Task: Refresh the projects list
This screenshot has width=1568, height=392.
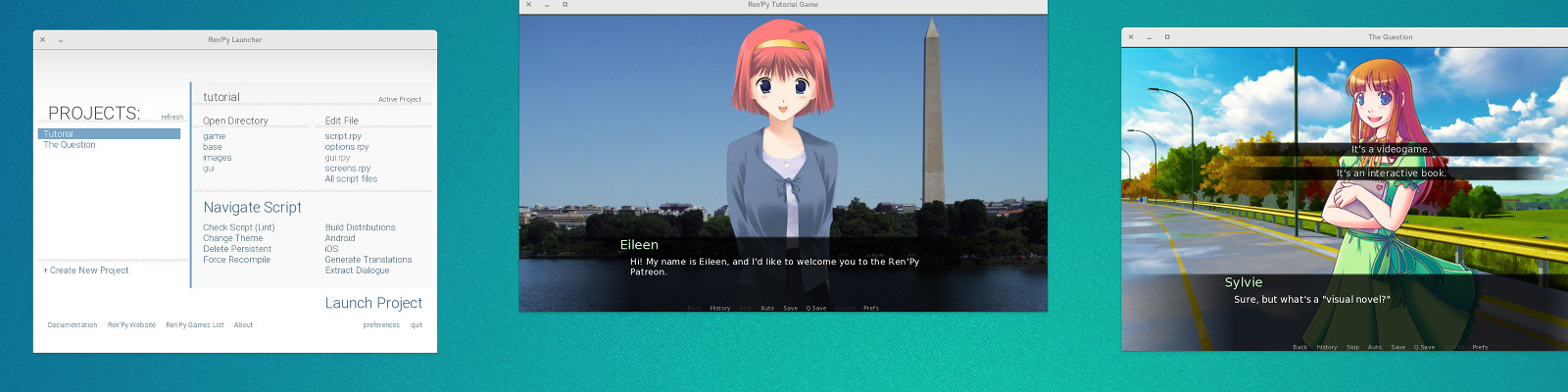Action: 172,117
